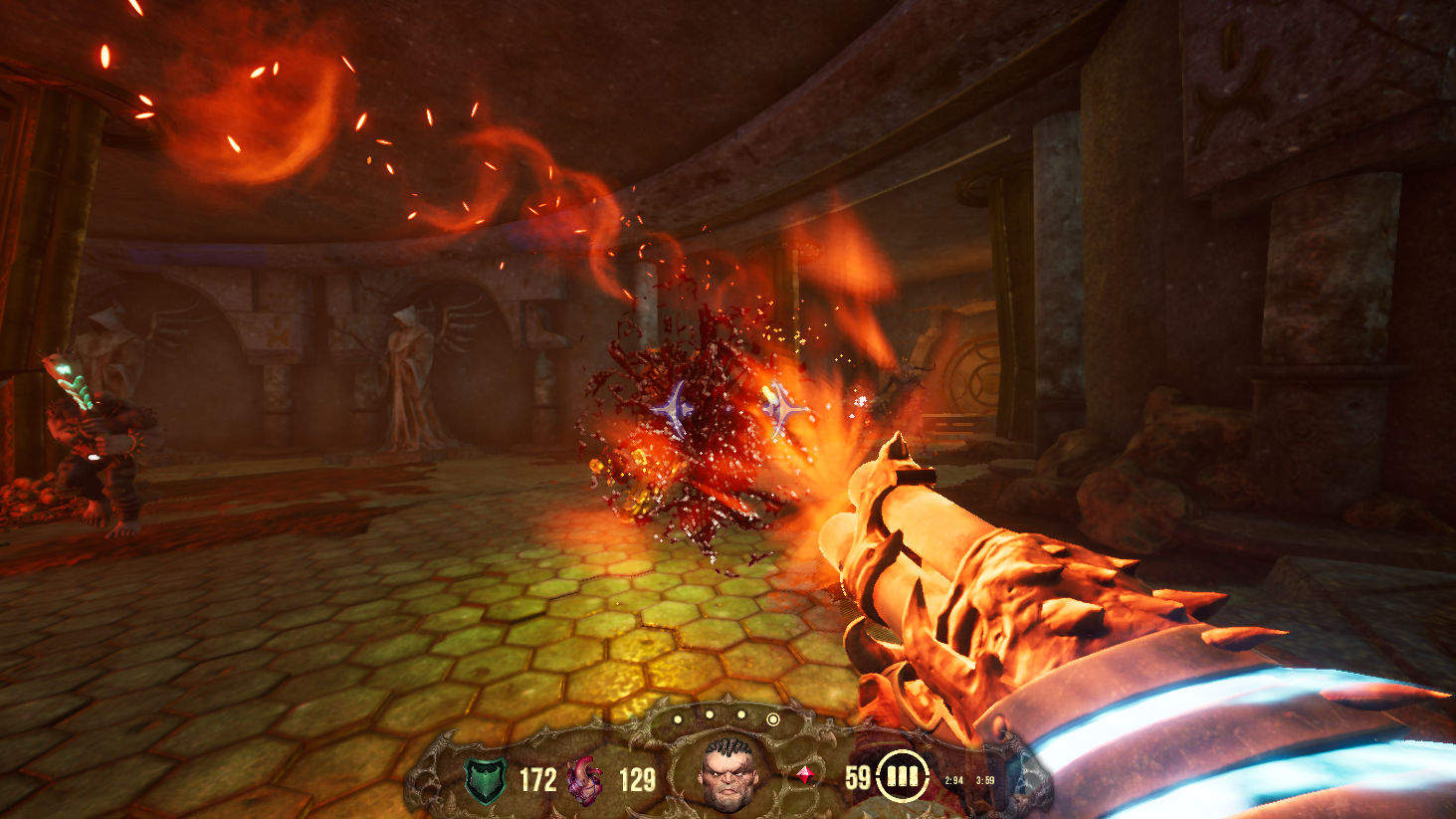Click the red gem icon
1456x819 pixels.
(804, 774)
